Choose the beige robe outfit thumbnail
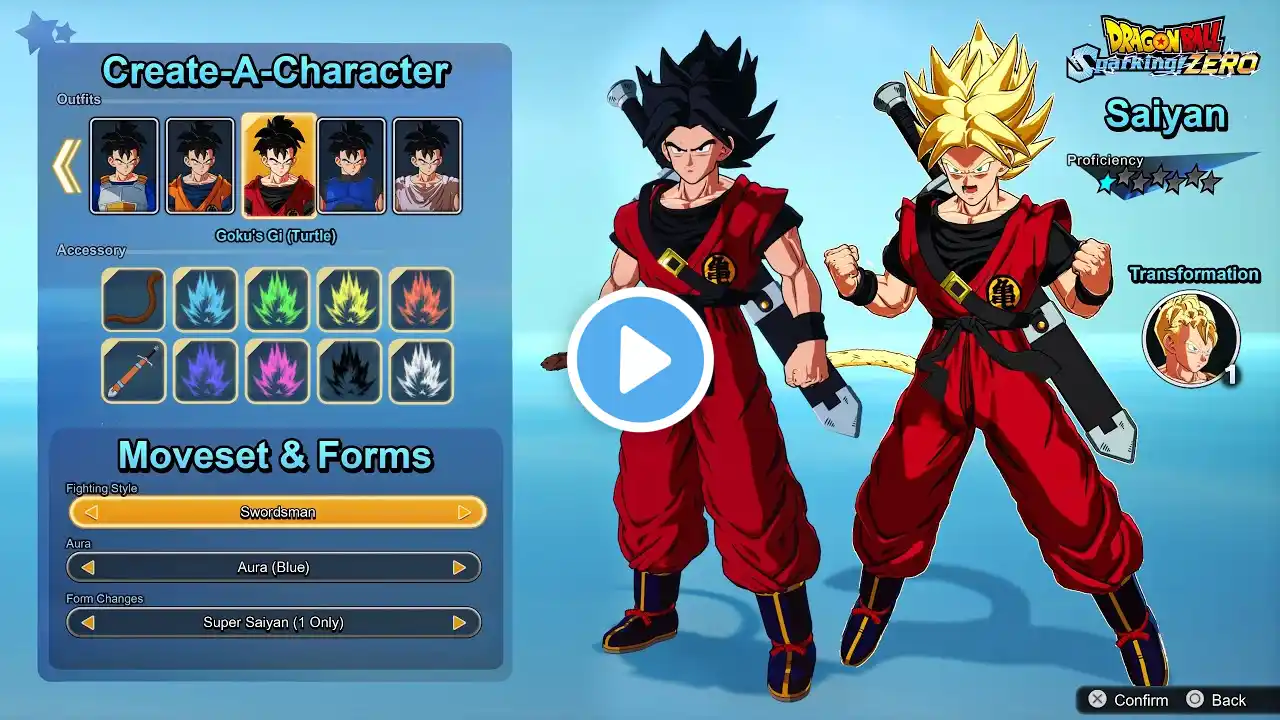This screenshot has height=720, width=1280. pyautogui.click(x=427, y=166)
